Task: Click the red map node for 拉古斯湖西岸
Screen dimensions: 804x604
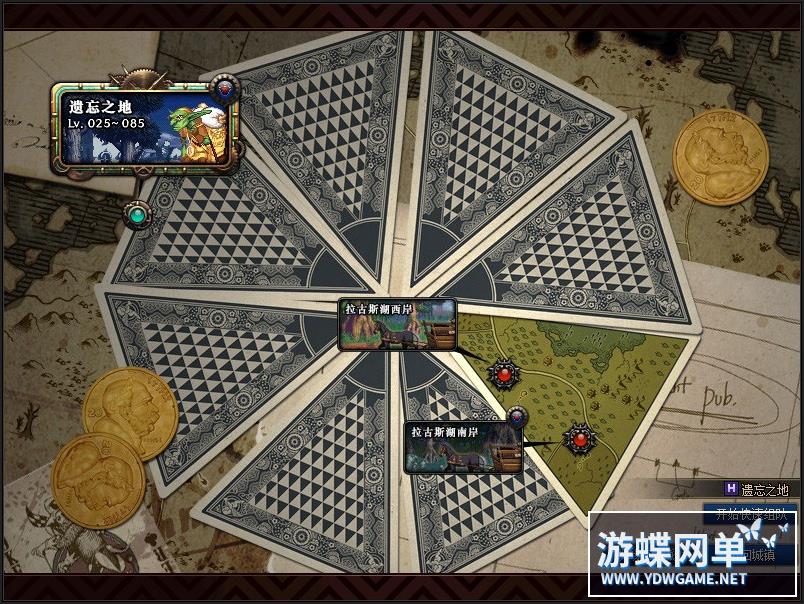Action: (504, 374)
